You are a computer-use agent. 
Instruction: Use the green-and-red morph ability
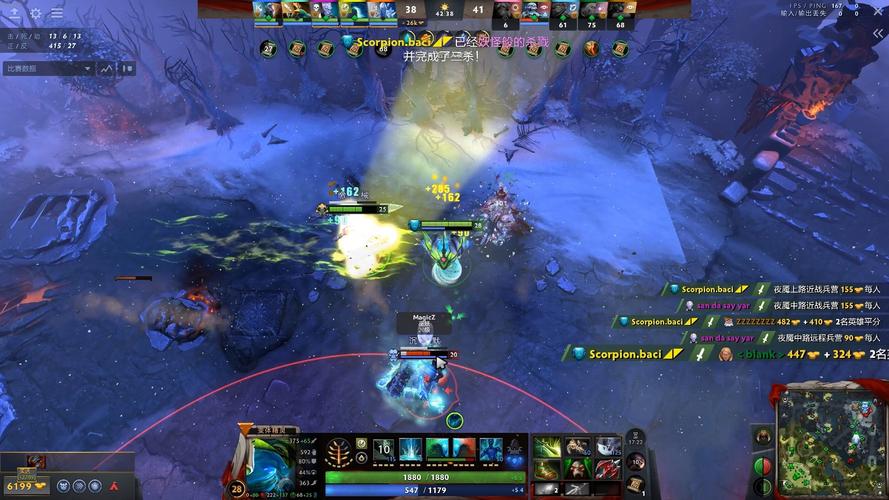463,450
